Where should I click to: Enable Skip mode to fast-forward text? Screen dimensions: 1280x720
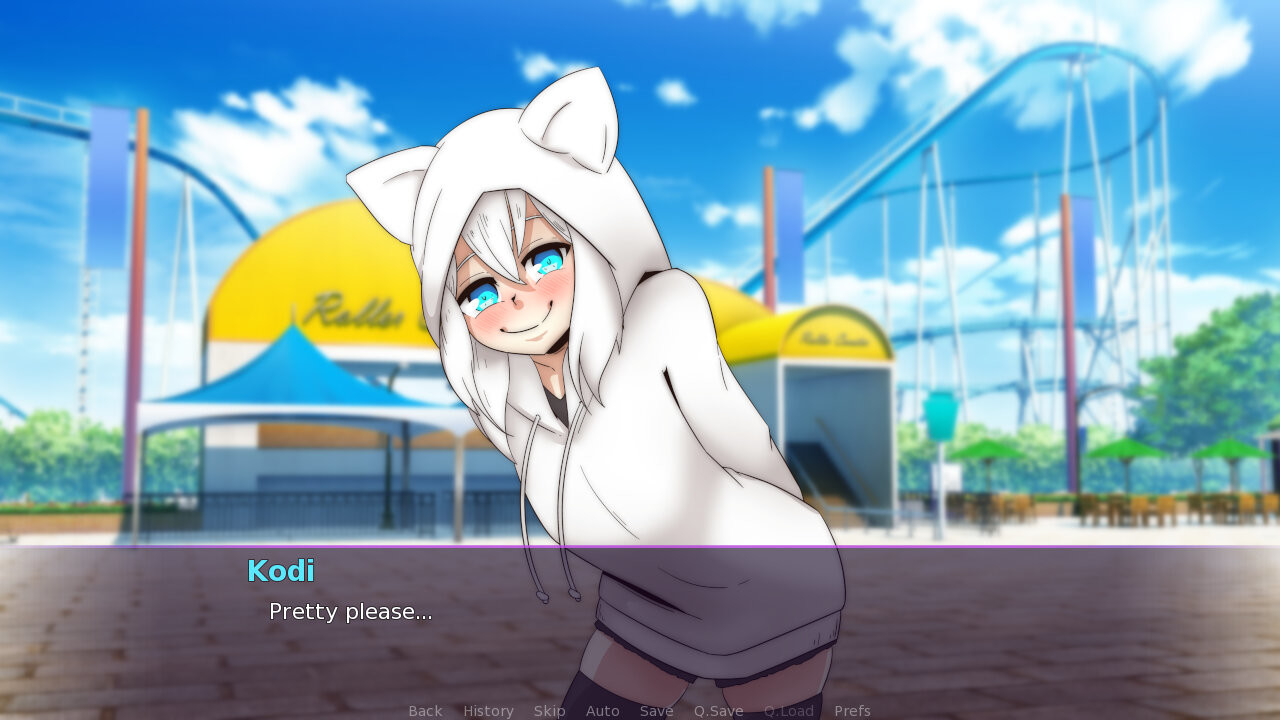tap(550, 711)
